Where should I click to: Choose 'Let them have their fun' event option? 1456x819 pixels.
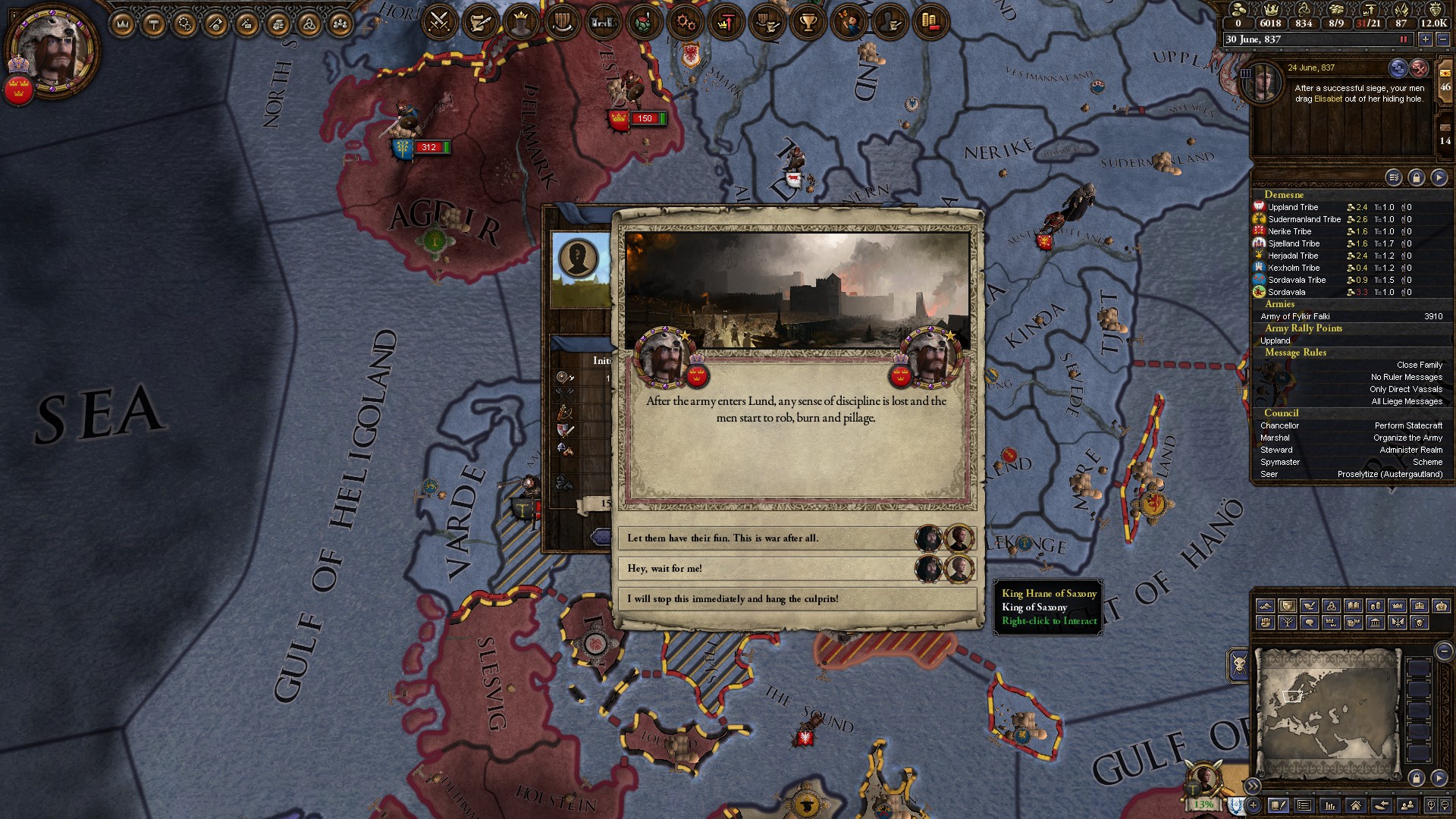pos(758,538)
